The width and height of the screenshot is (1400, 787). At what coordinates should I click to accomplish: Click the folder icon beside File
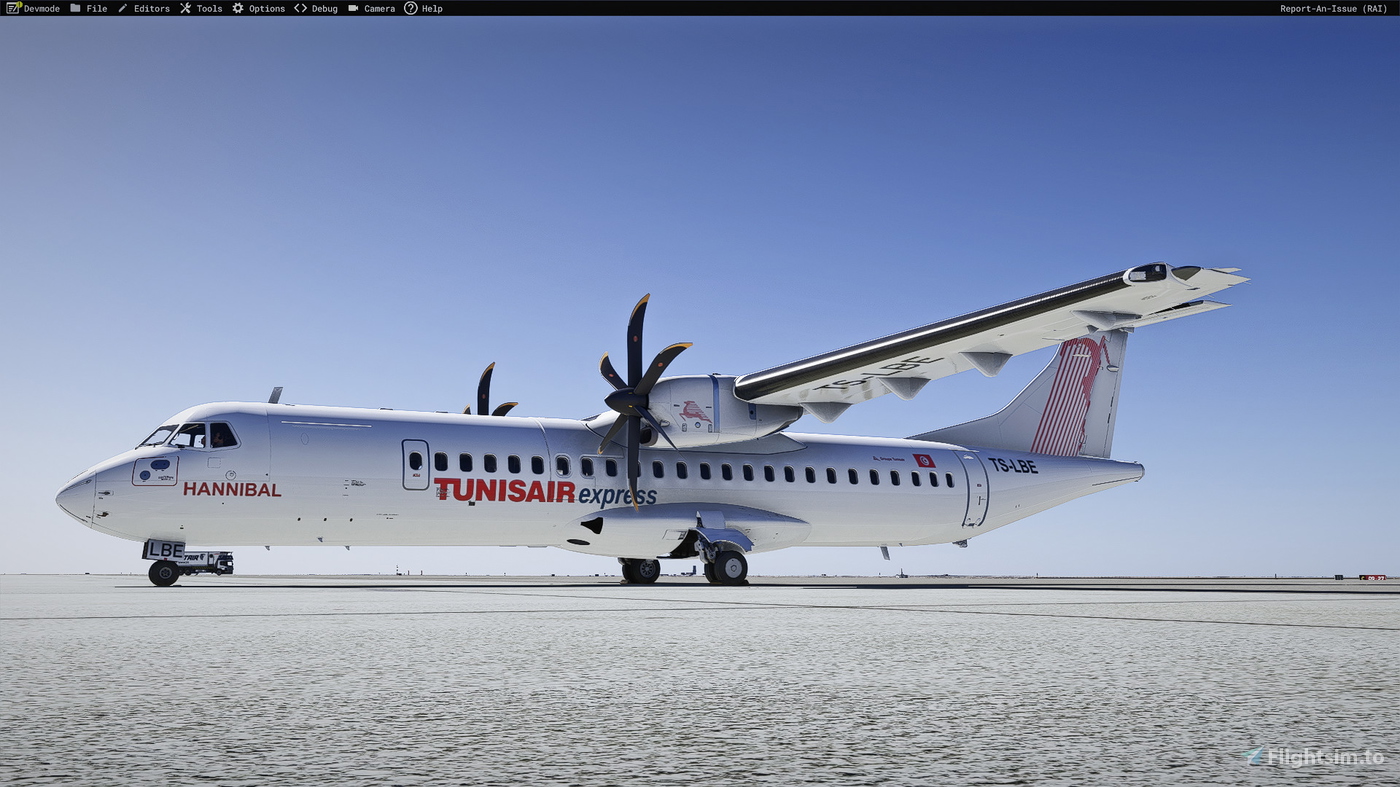point(75,8)
